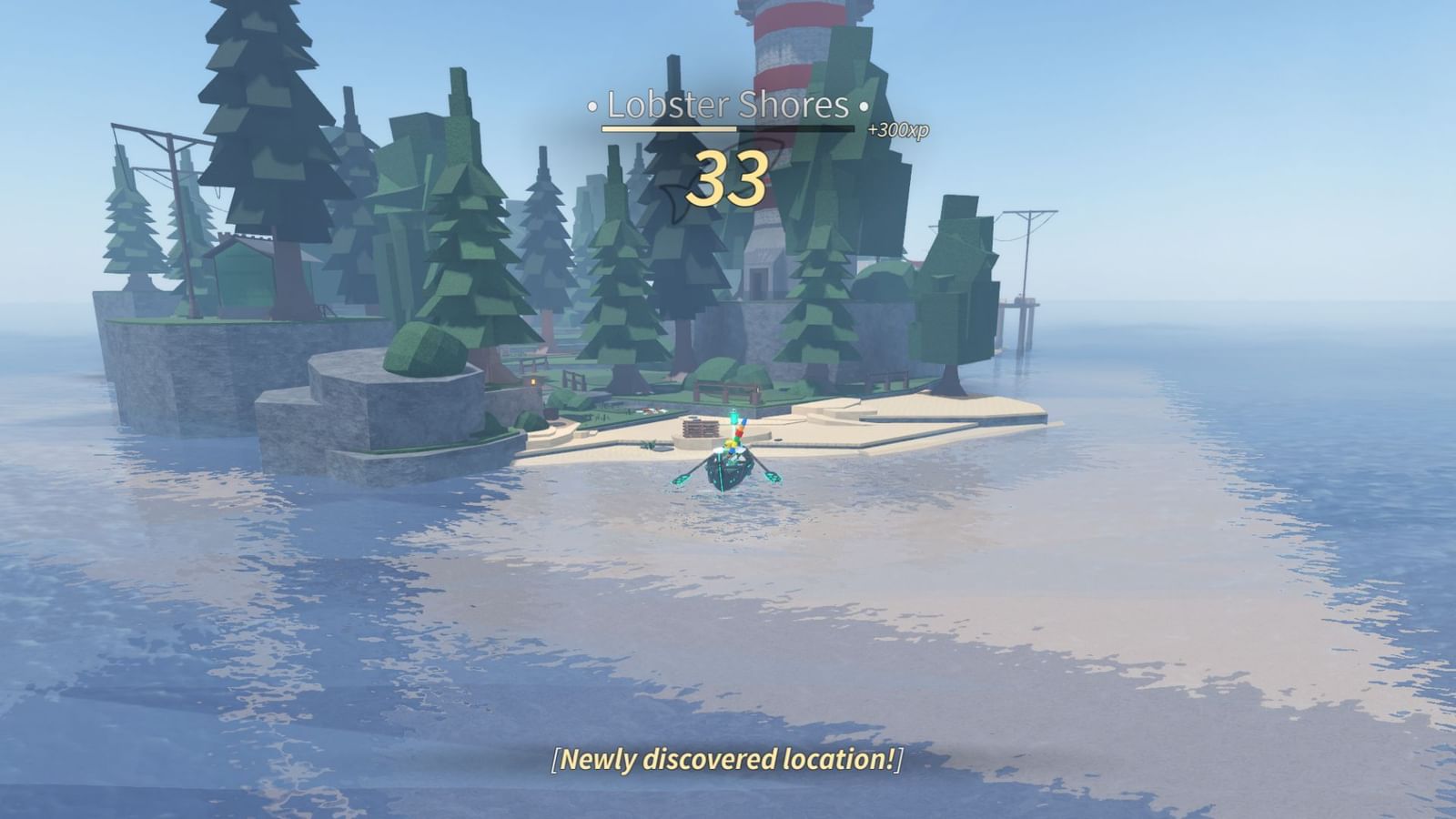Click the left dot beside Lobster Shores title
This screenshot has height=819, width=1456.
point(591,106)
